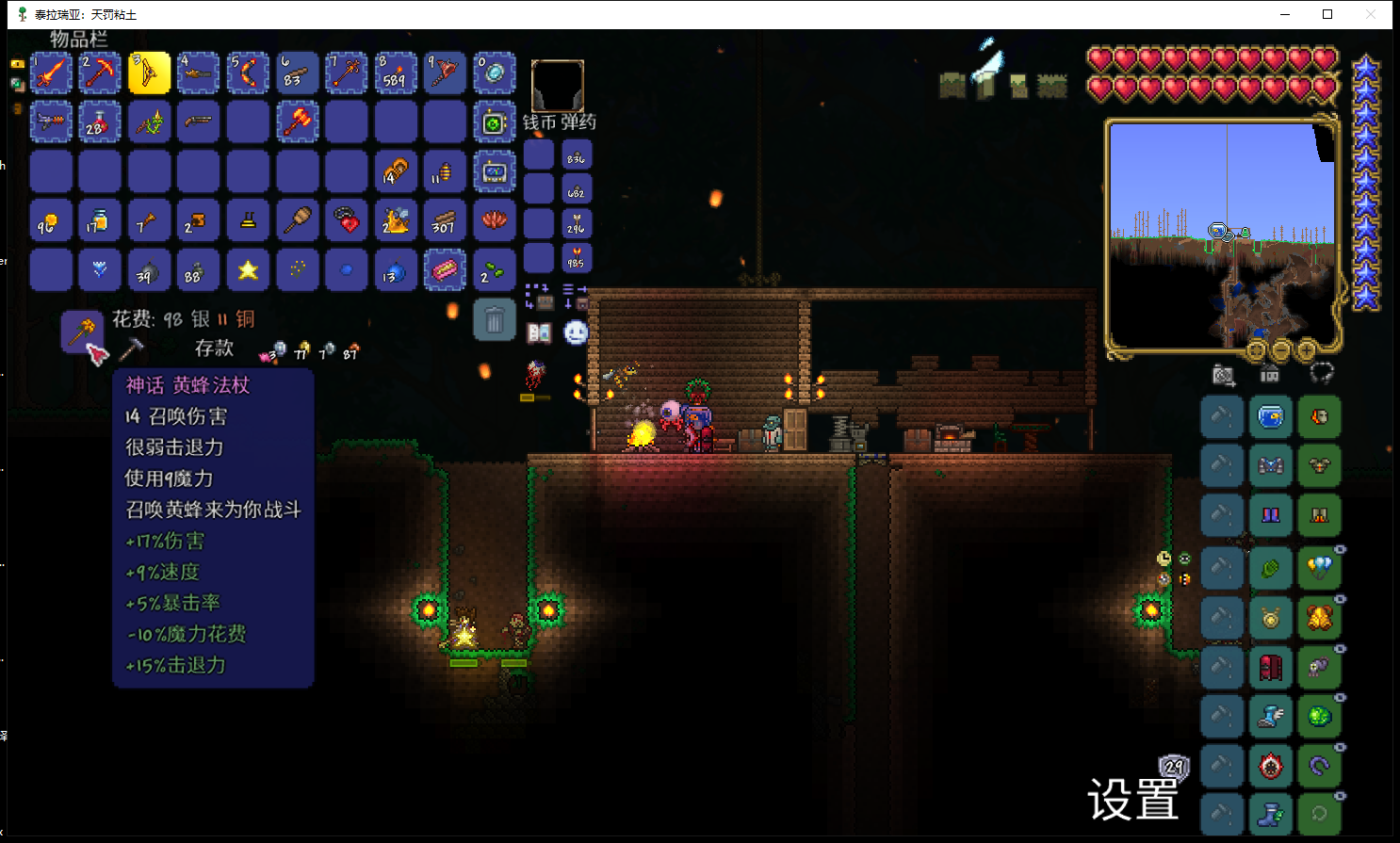
Task: Reforge the hornet staff in the reforge slot
Action: click(x=83, y=331)
